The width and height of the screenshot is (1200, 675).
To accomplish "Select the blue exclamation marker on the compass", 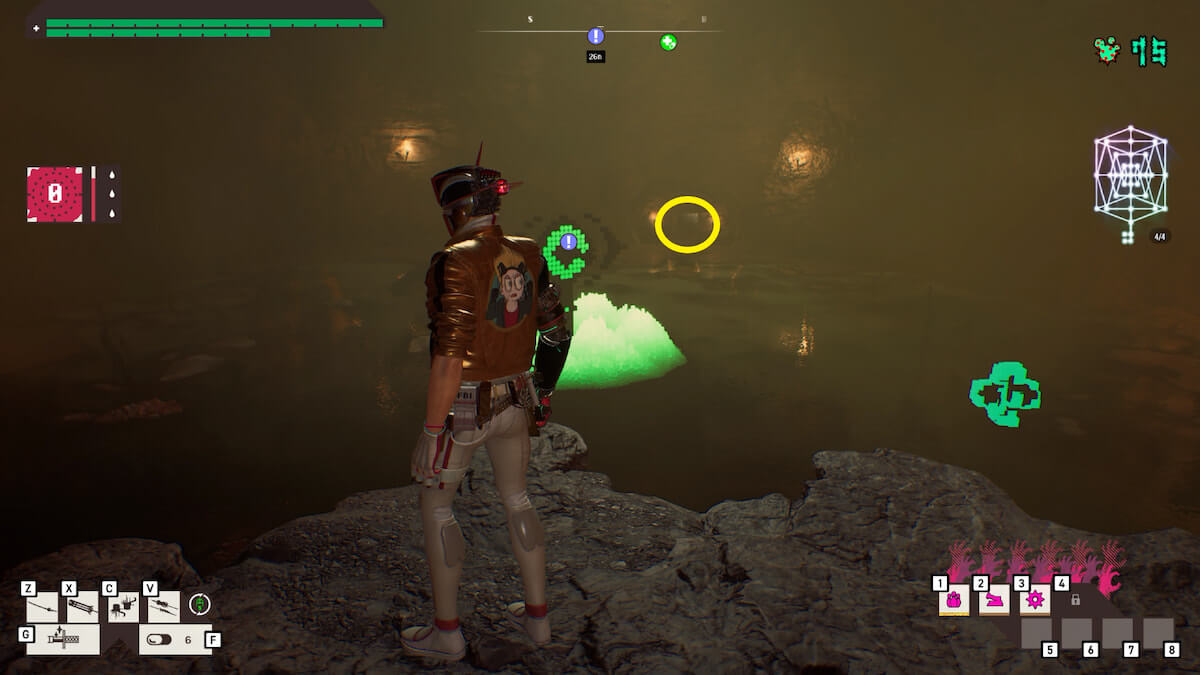I will tap(596, 36).
